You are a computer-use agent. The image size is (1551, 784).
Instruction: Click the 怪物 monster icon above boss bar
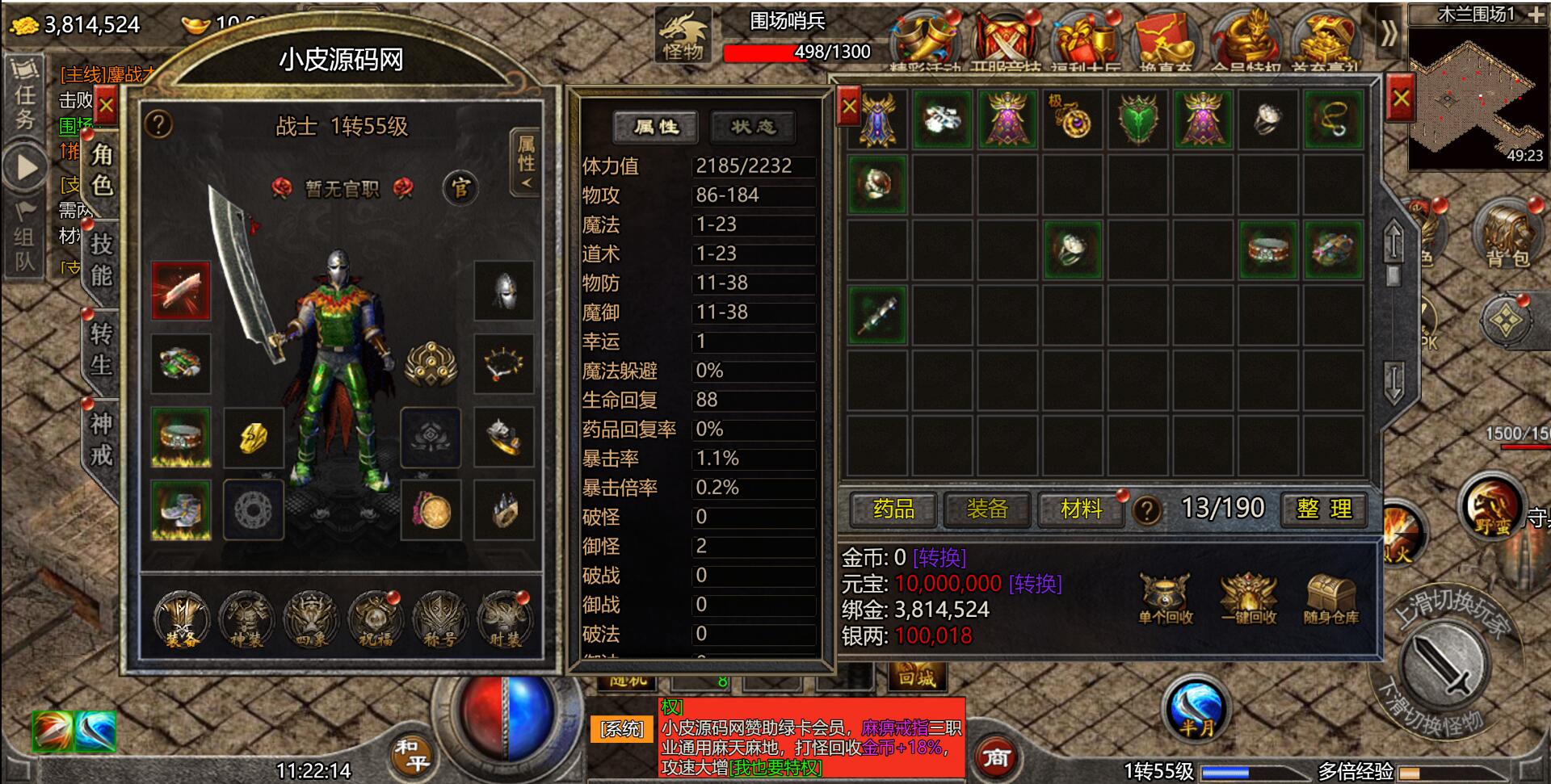[x=683, y=34]
